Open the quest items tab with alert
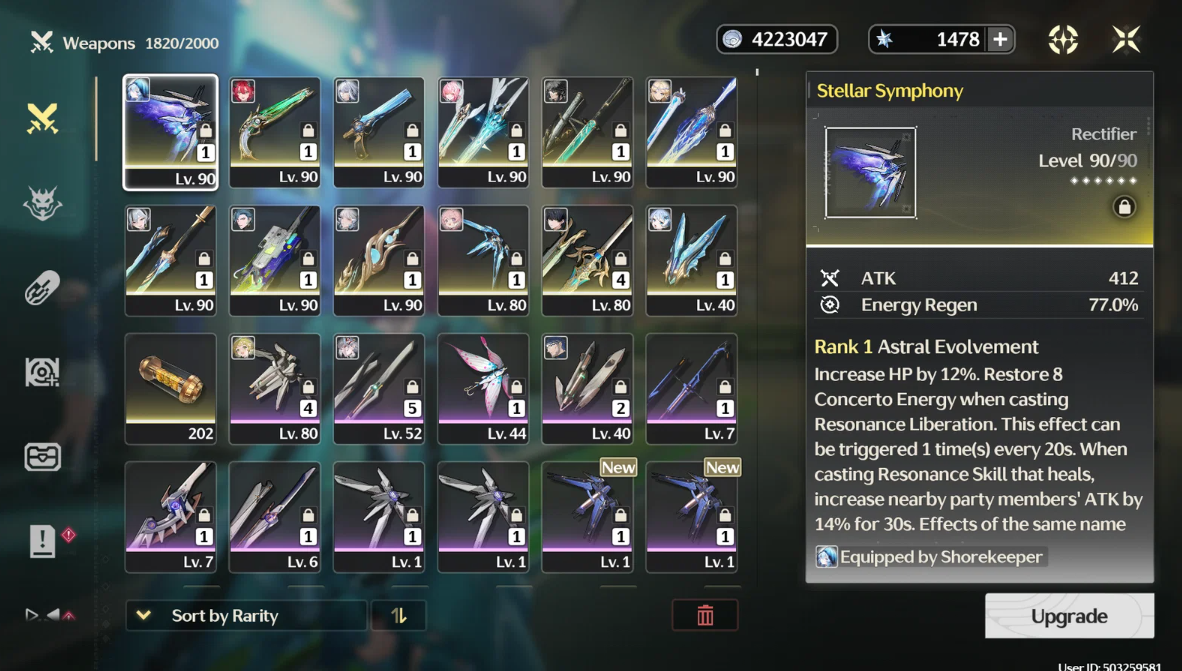Viewport: 1182px width, 671px height. coord(44,541)
